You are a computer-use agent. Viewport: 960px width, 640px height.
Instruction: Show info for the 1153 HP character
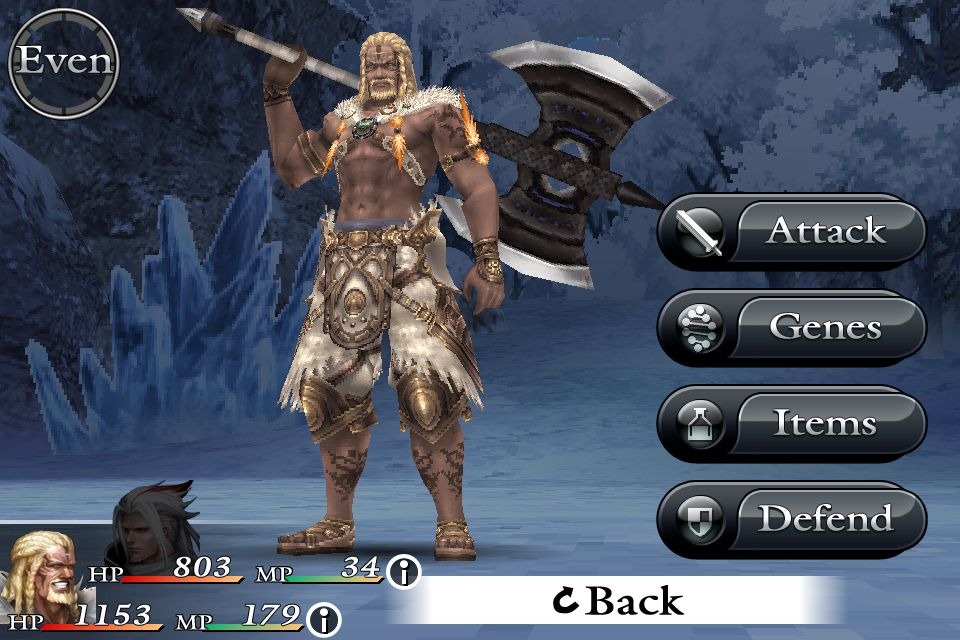point(323,618)
